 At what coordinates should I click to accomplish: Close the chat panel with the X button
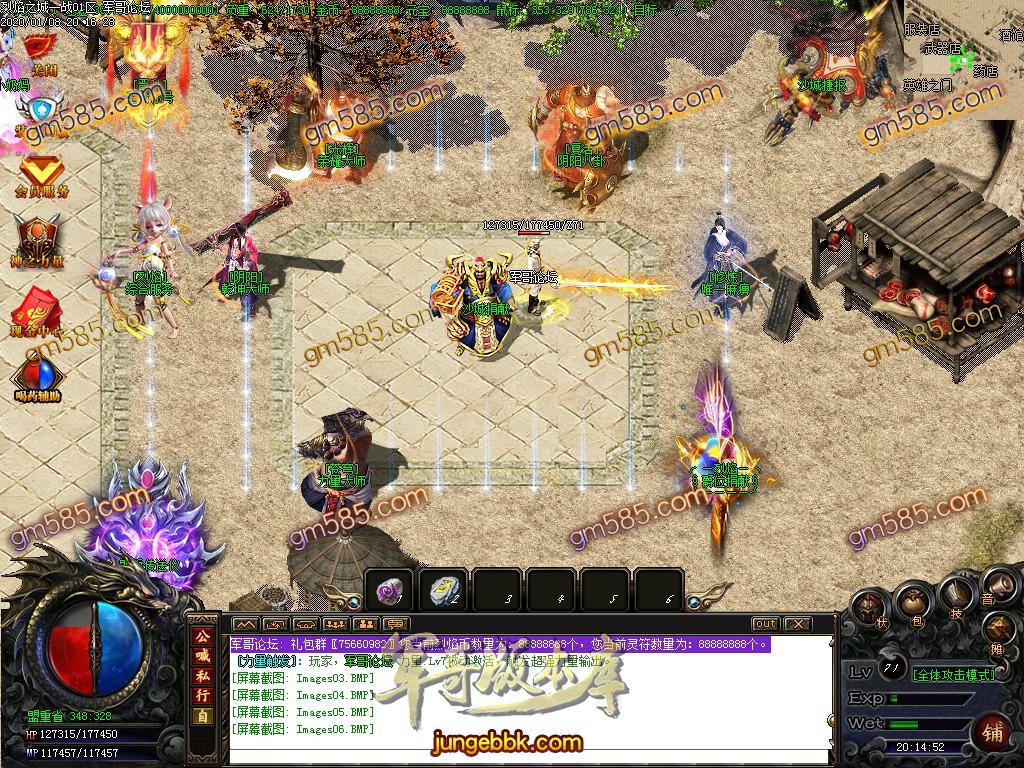(x=797, y=624)
